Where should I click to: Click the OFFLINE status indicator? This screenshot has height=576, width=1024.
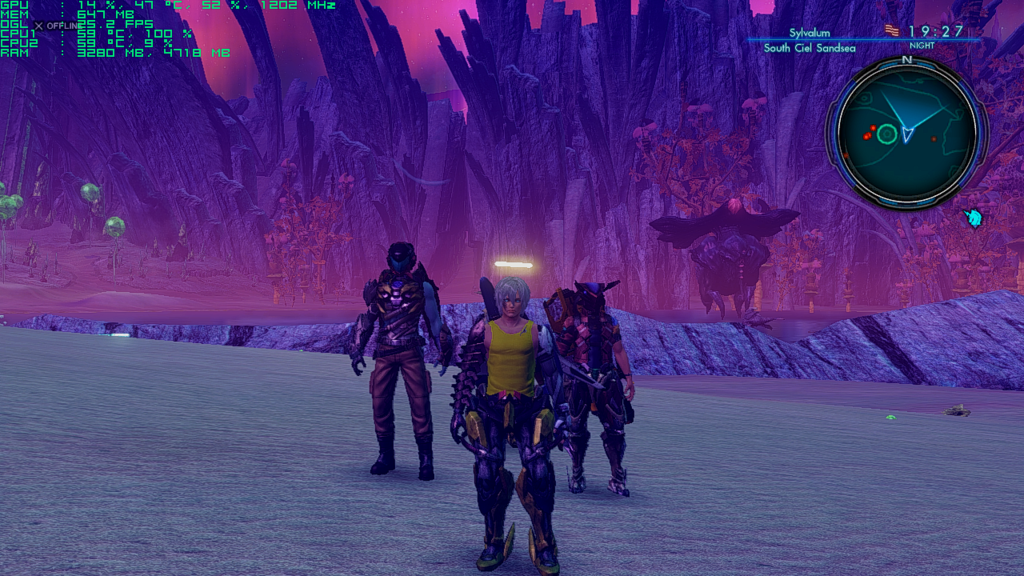59,25
